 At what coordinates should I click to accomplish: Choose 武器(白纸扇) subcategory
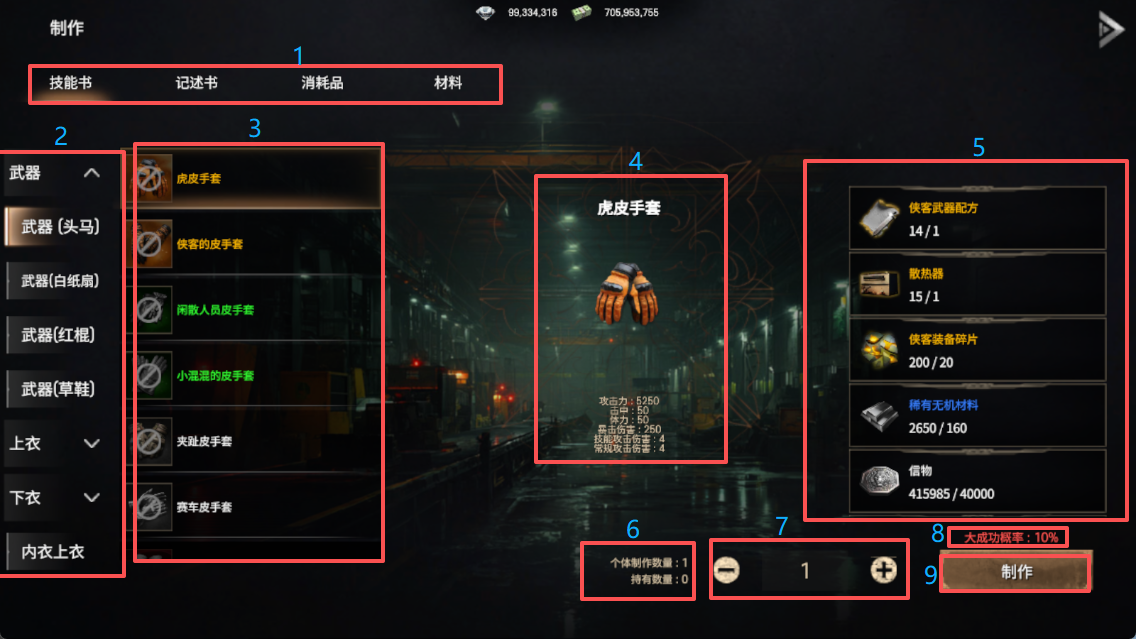pyautogui.click(x=64, y=281)
